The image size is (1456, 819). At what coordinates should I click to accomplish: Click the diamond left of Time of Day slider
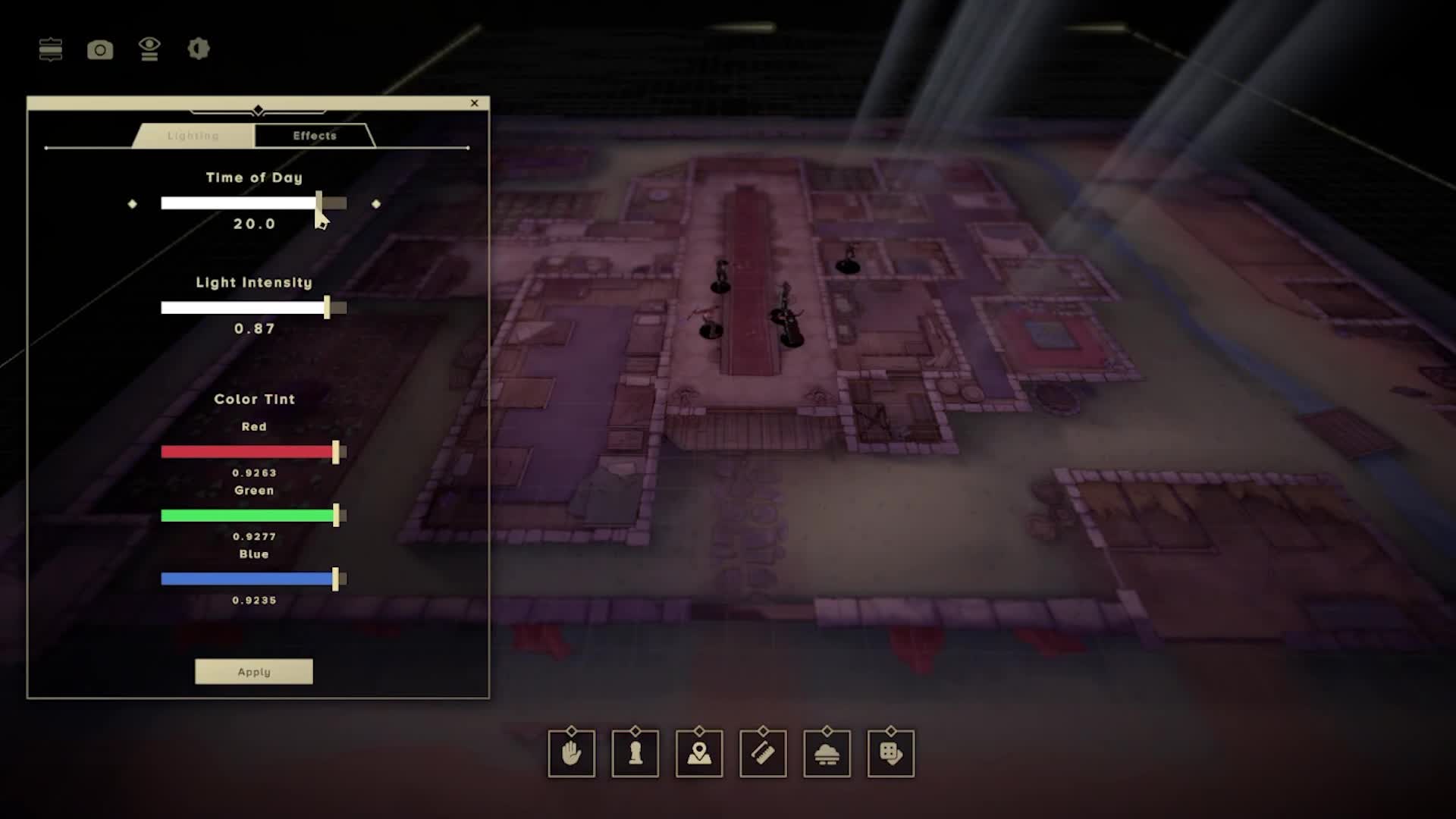(x=133, y=203)
